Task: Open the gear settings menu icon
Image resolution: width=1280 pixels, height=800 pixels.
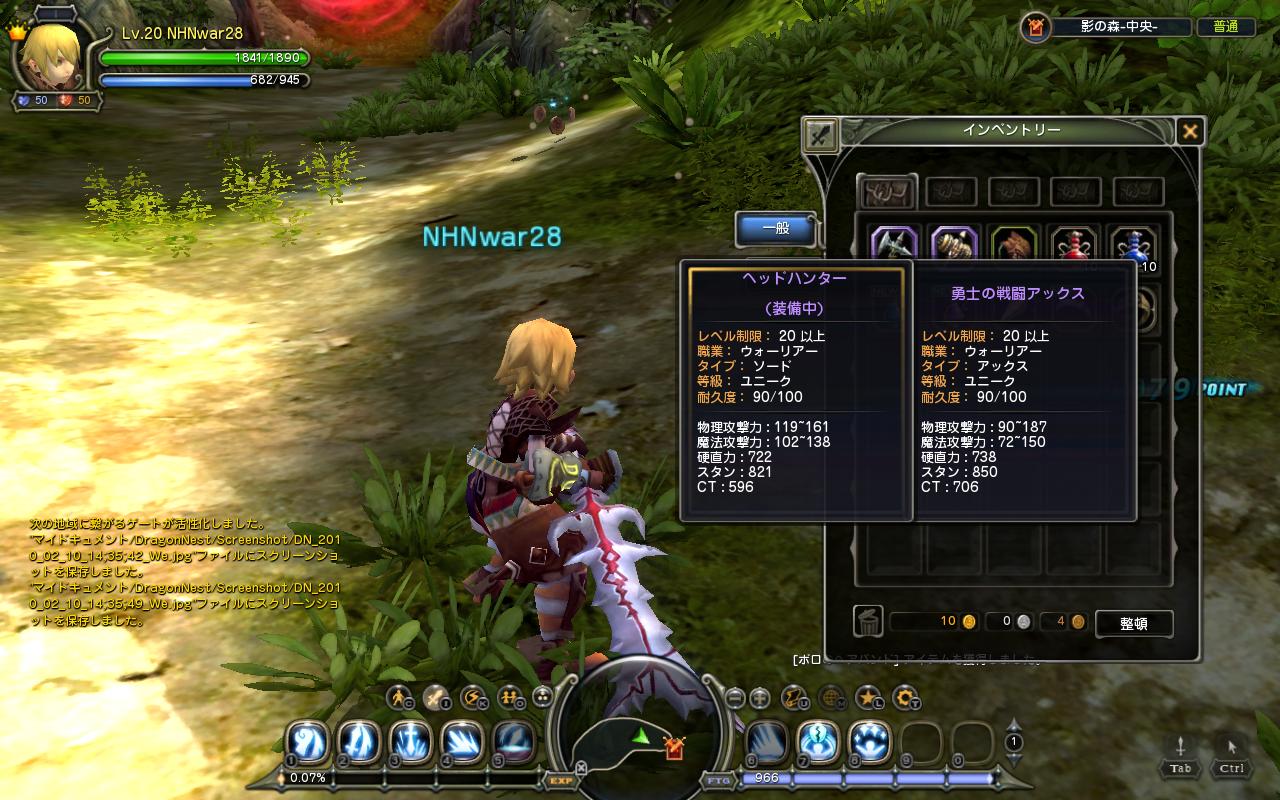Action: click(905, 697)
